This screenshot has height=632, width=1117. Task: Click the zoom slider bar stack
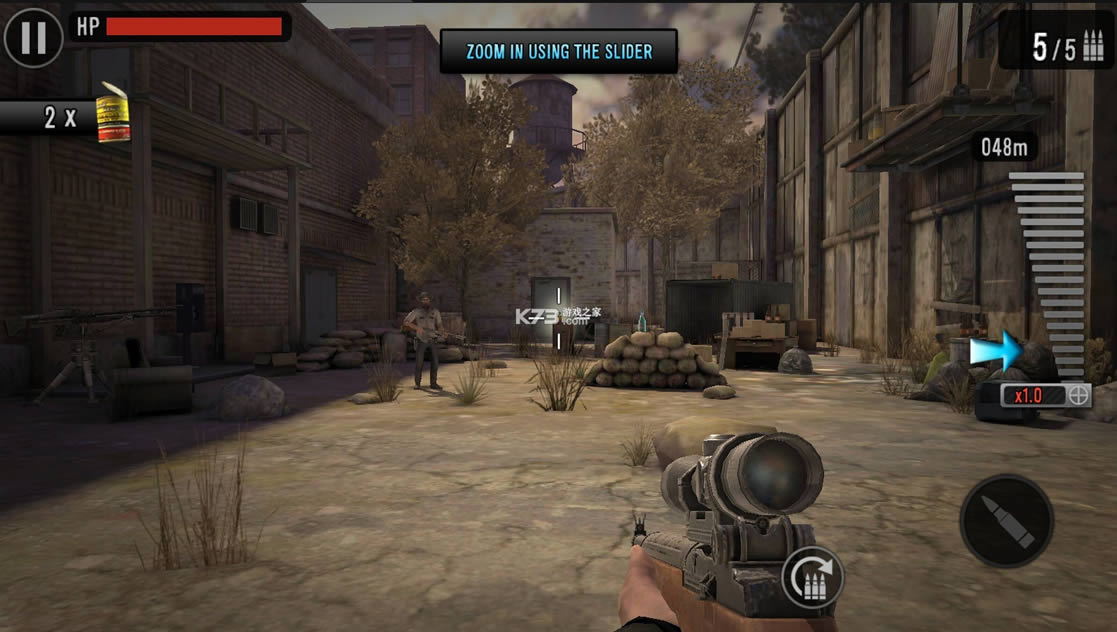pos(1047,270)
